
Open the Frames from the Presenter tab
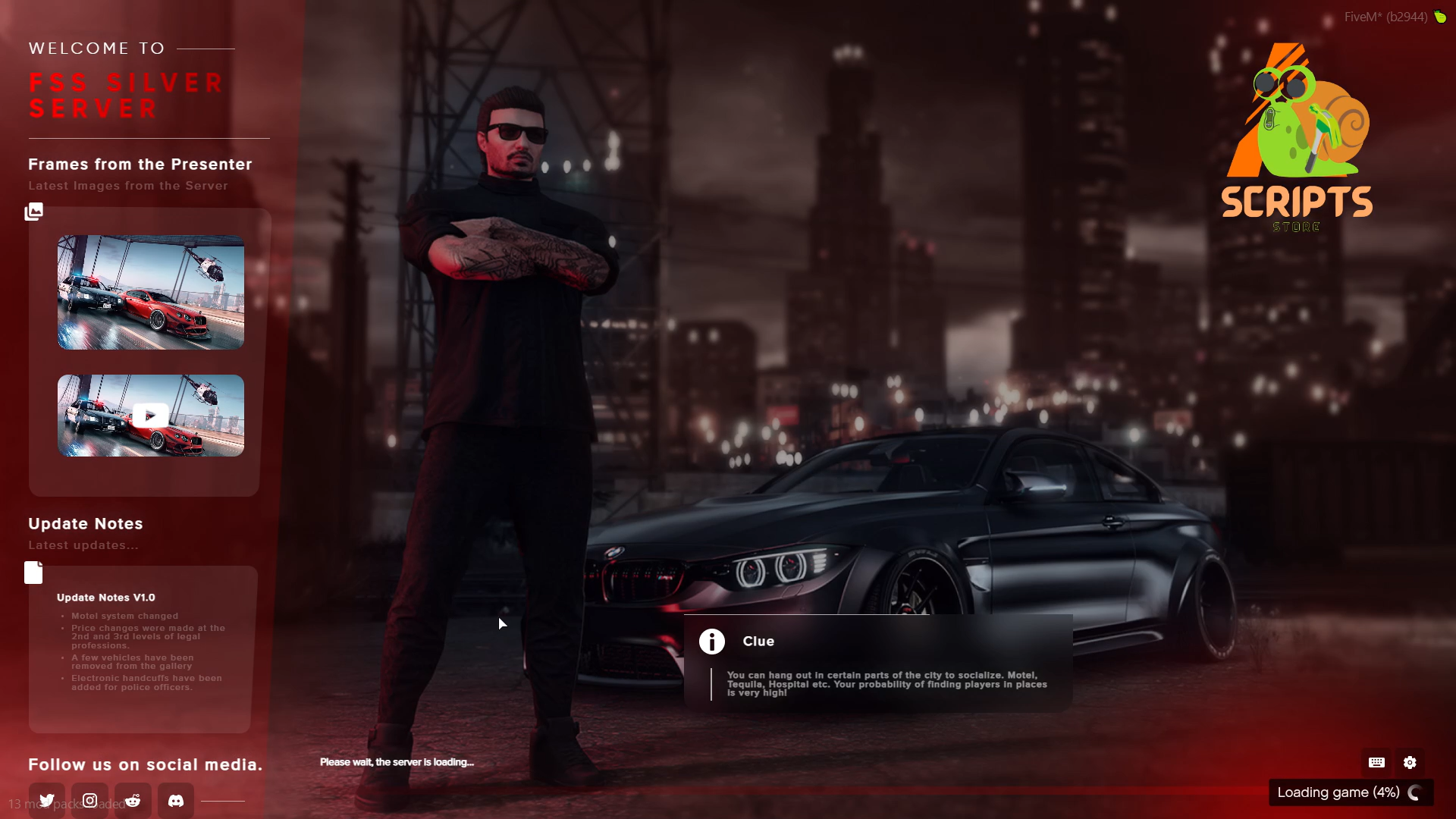tap(140, 164)
